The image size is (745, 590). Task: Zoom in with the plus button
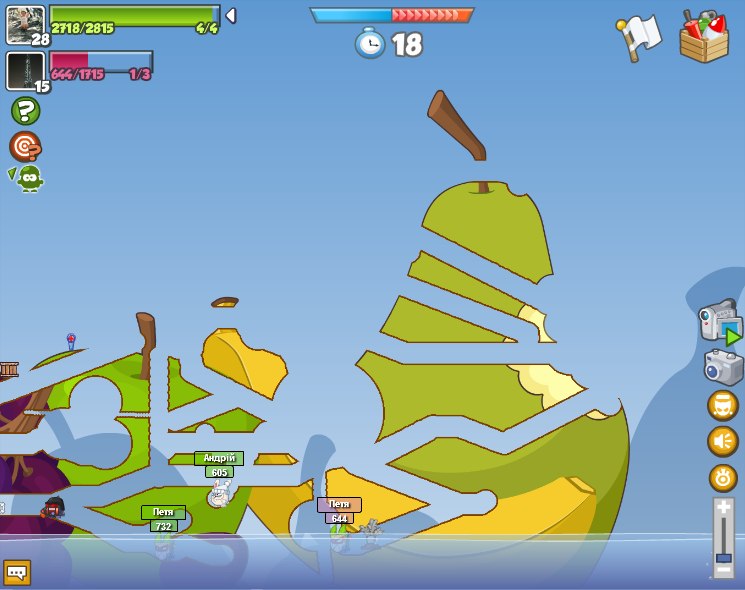[x=723, y=508]
